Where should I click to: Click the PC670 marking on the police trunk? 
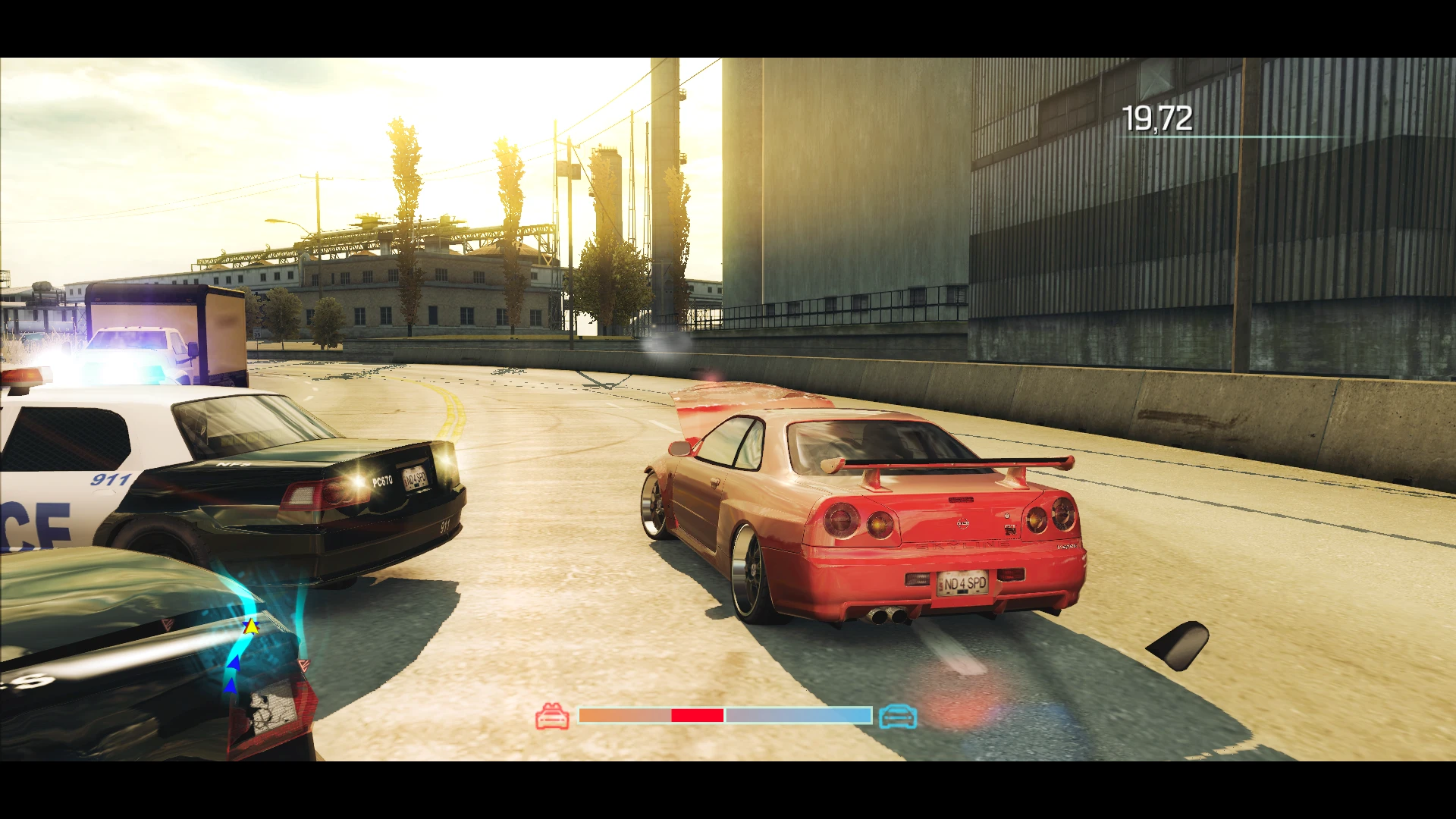point(381,482)
